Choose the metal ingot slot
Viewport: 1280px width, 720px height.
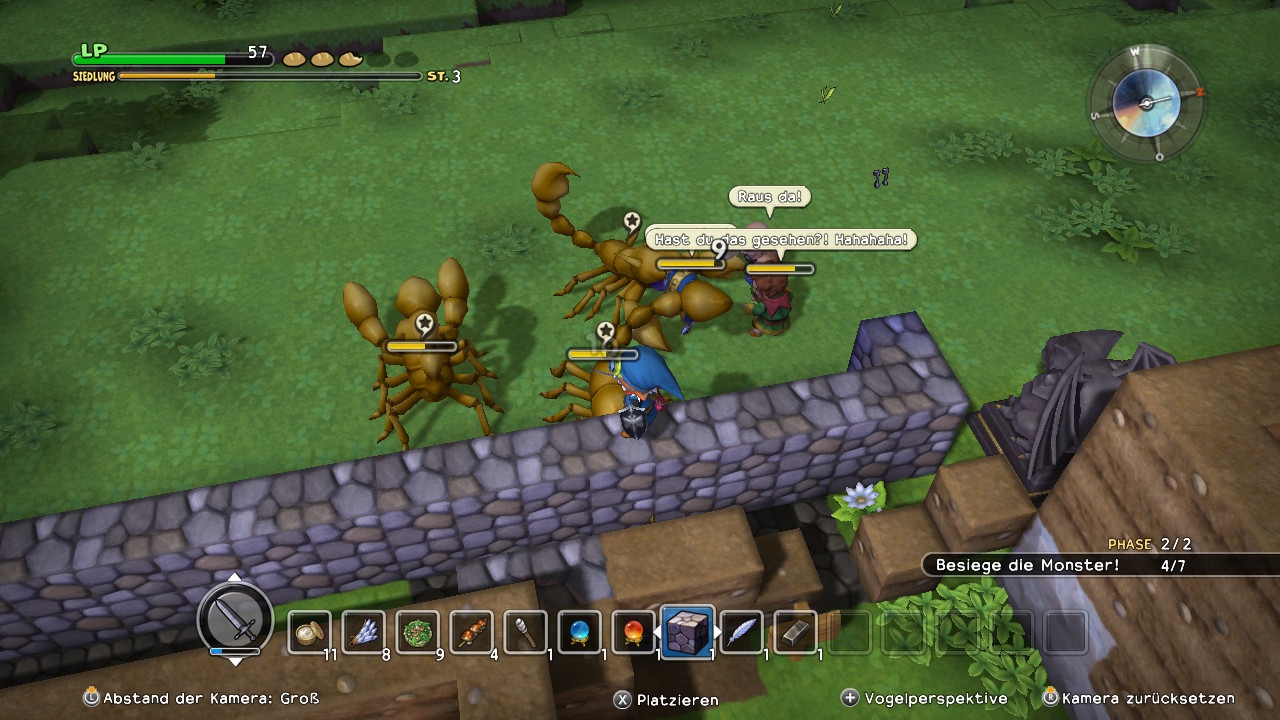(796, 632)
